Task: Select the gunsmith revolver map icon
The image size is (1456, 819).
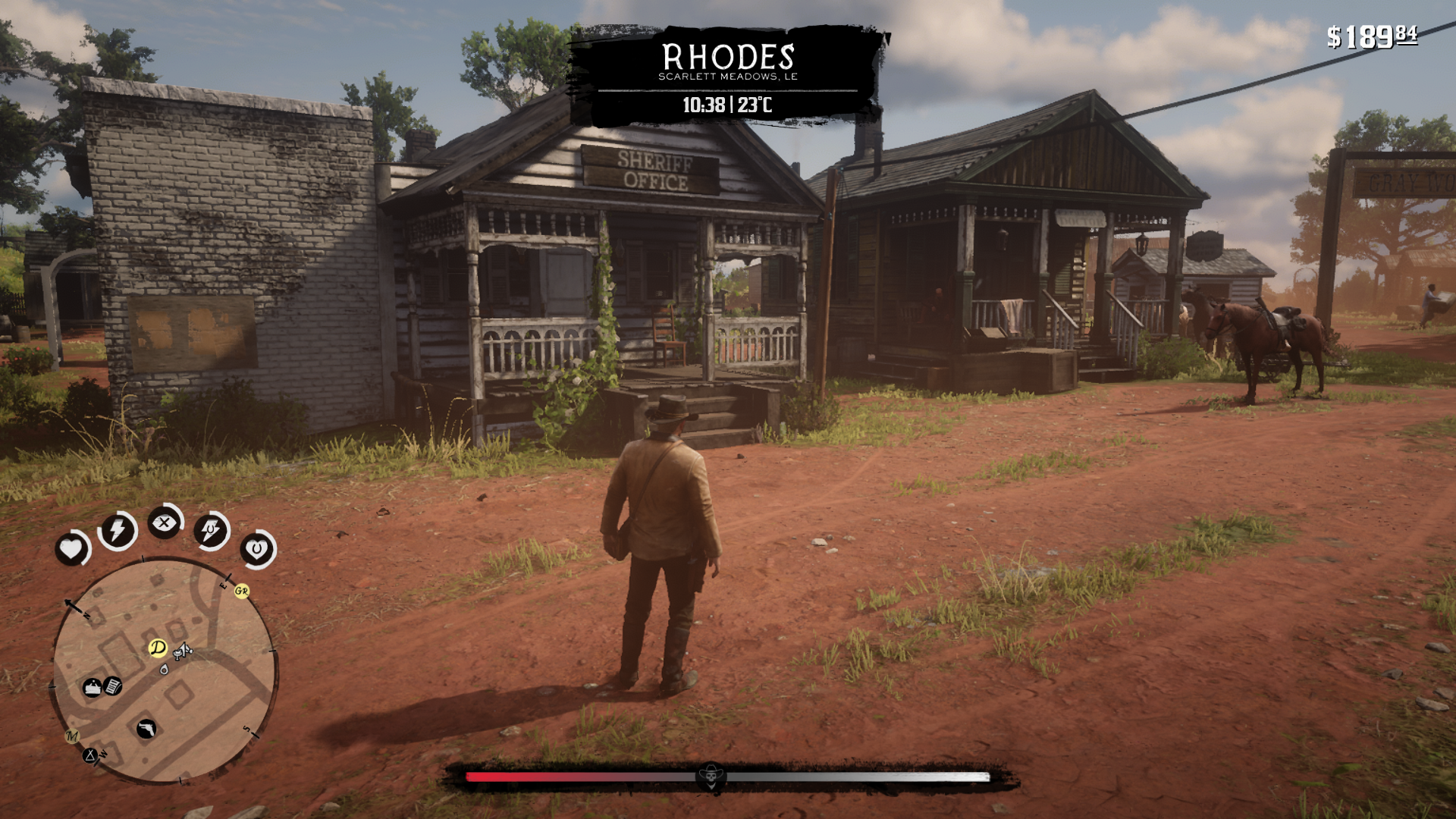Action: pos(146,729)
